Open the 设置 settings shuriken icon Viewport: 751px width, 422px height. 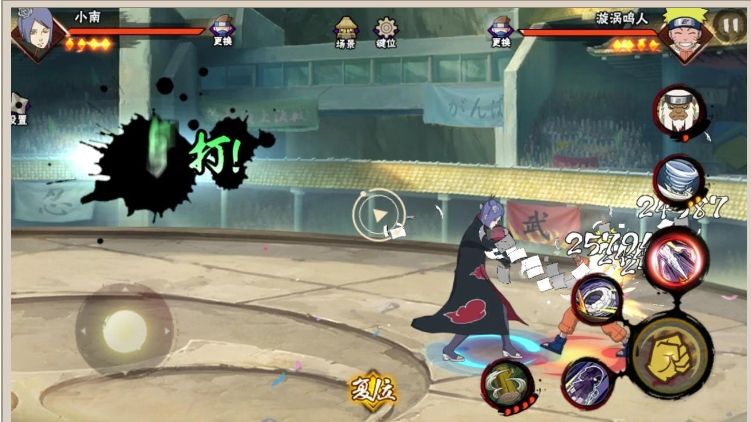click(19, 108)
